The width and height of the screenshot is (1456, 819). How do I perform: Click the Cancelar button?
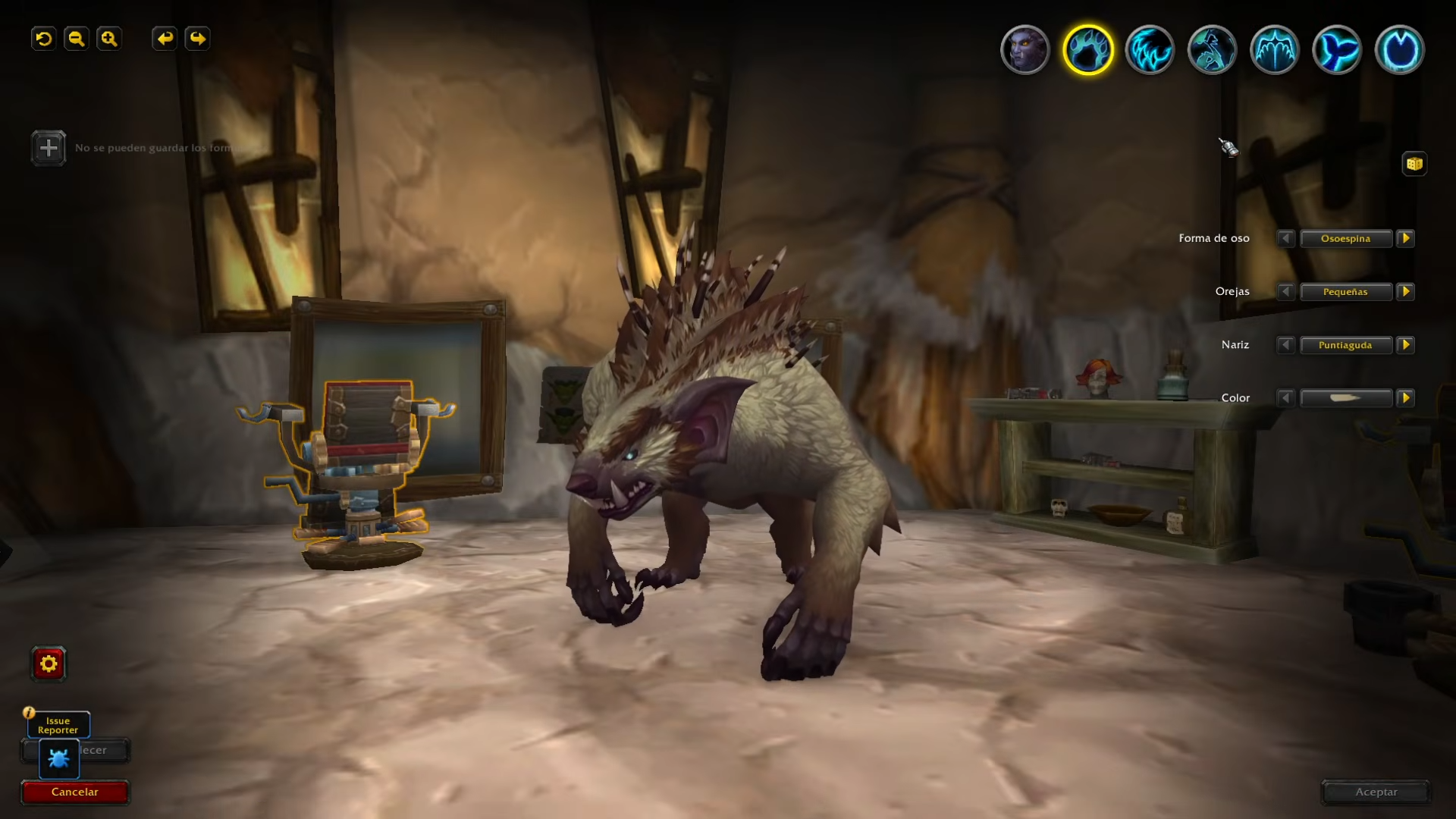[x=75, y=792]
